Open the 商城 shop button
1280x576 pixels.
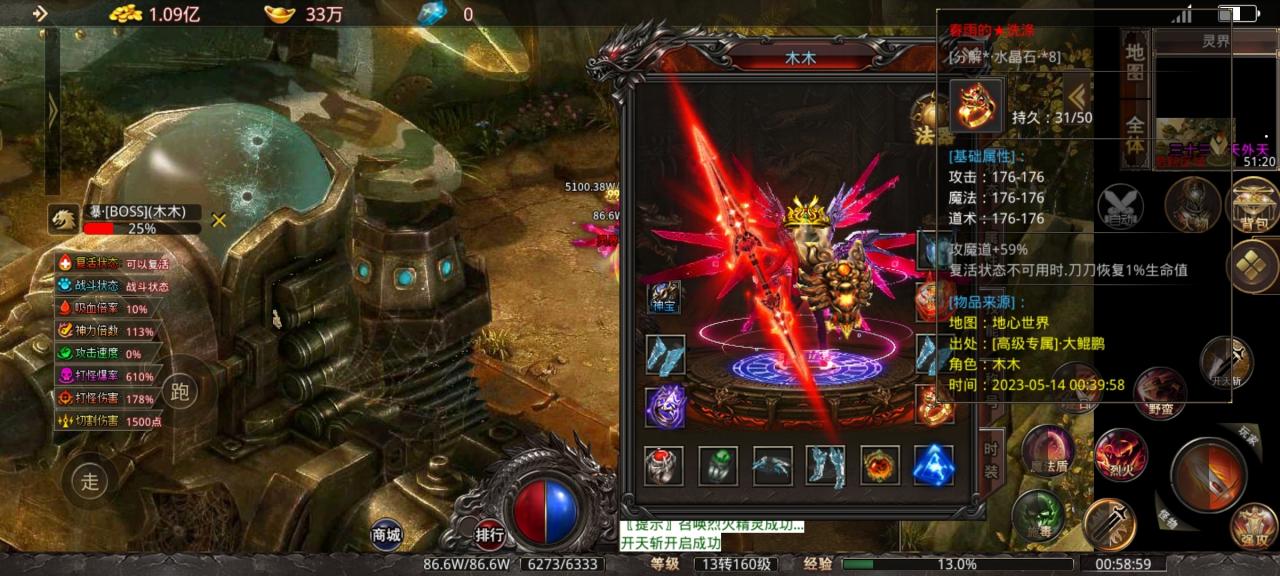(386, 535)
